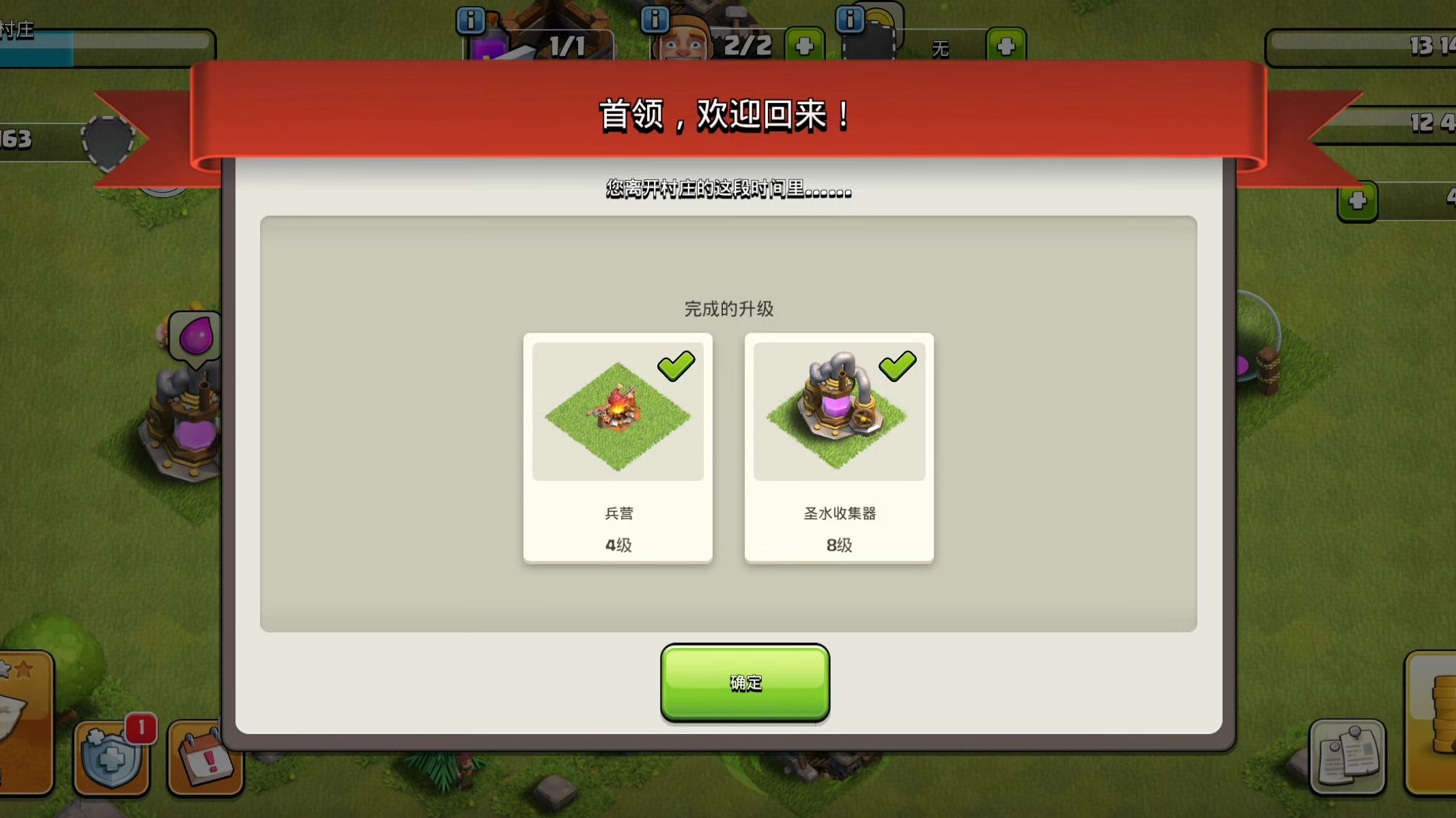Click the info icon beside army capacity 1/1

click(x=470, y=20)
